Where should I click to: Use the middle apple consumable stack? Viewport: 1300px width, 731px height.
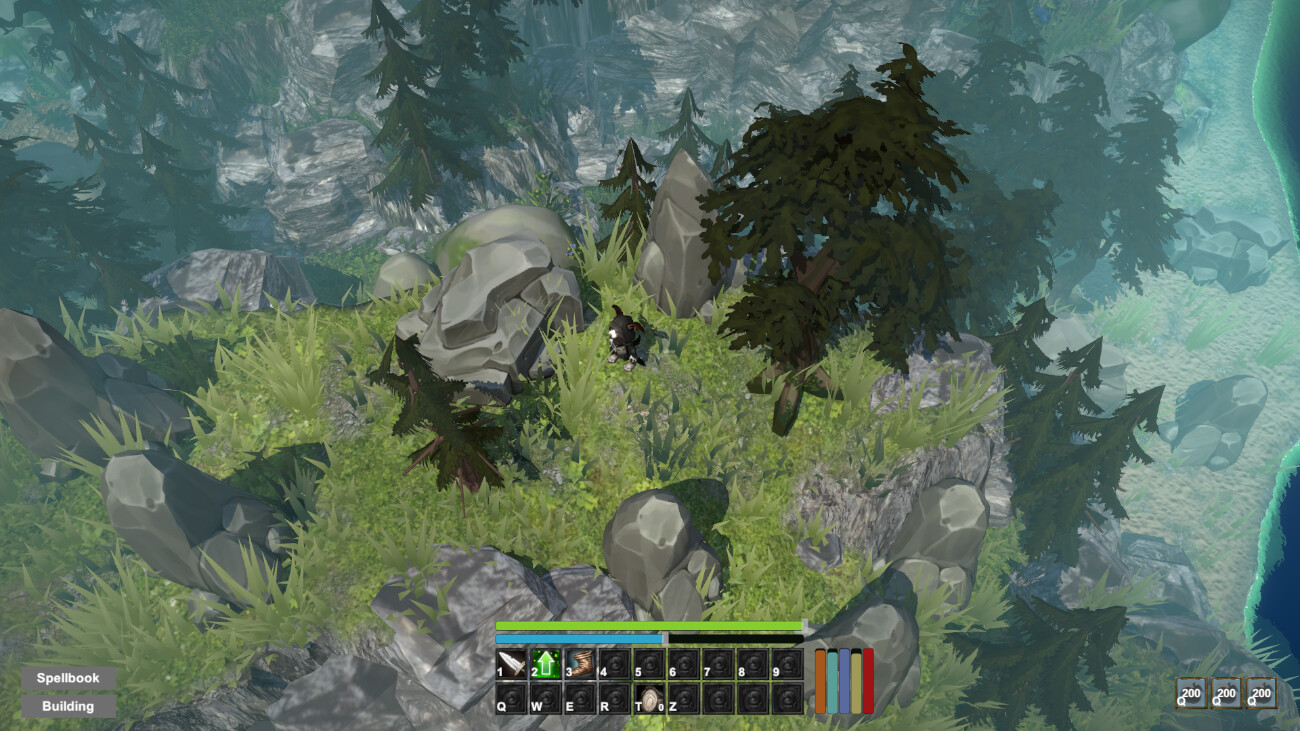[x=1224, y=692]
